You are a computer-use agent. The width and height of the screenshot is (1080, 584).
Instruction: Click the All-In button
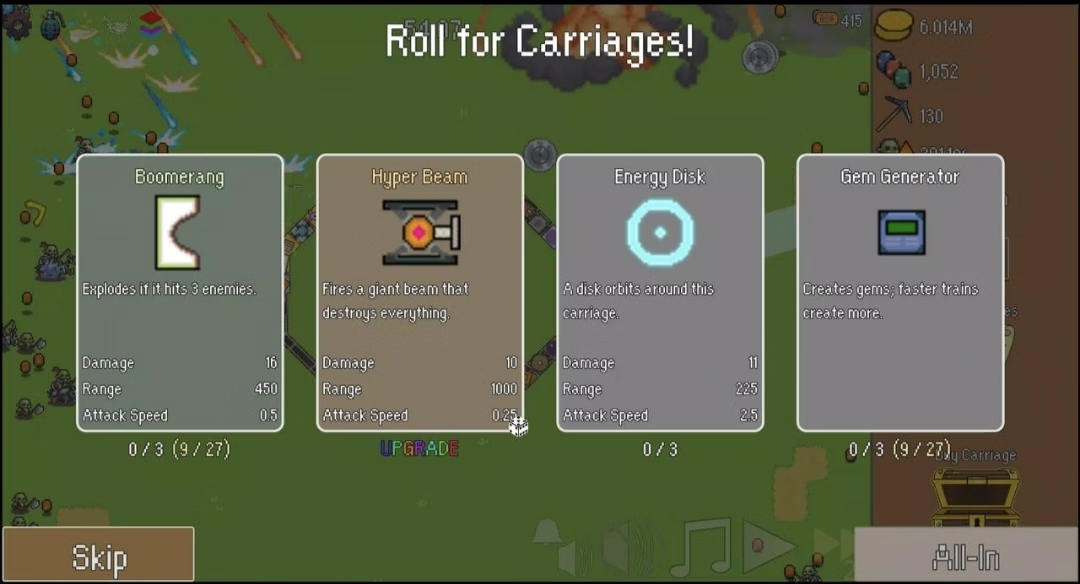pyautogui.click(x=966, y=556)
